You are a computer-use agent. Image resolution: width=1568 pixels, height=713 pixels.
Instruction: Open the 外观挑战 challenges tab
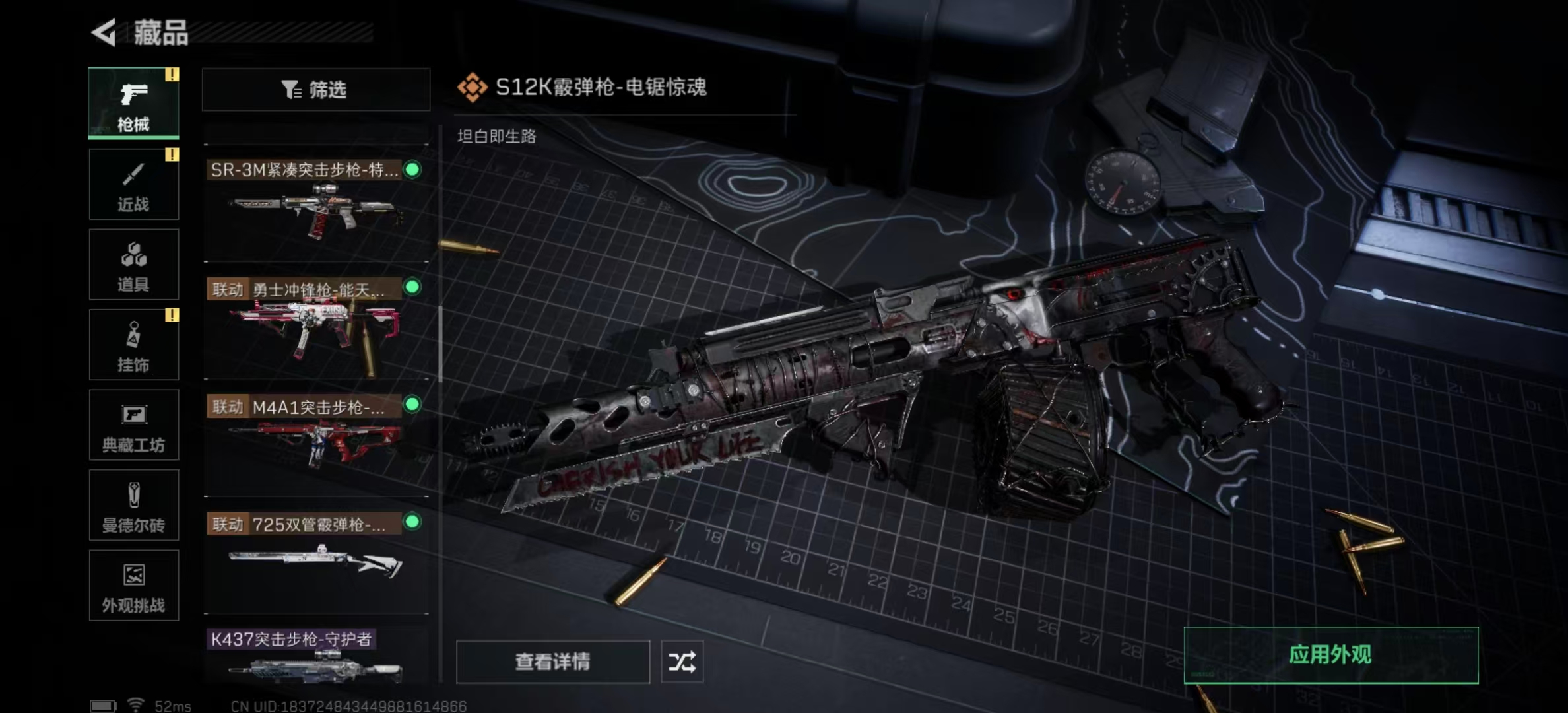click(x=133, y=586)
